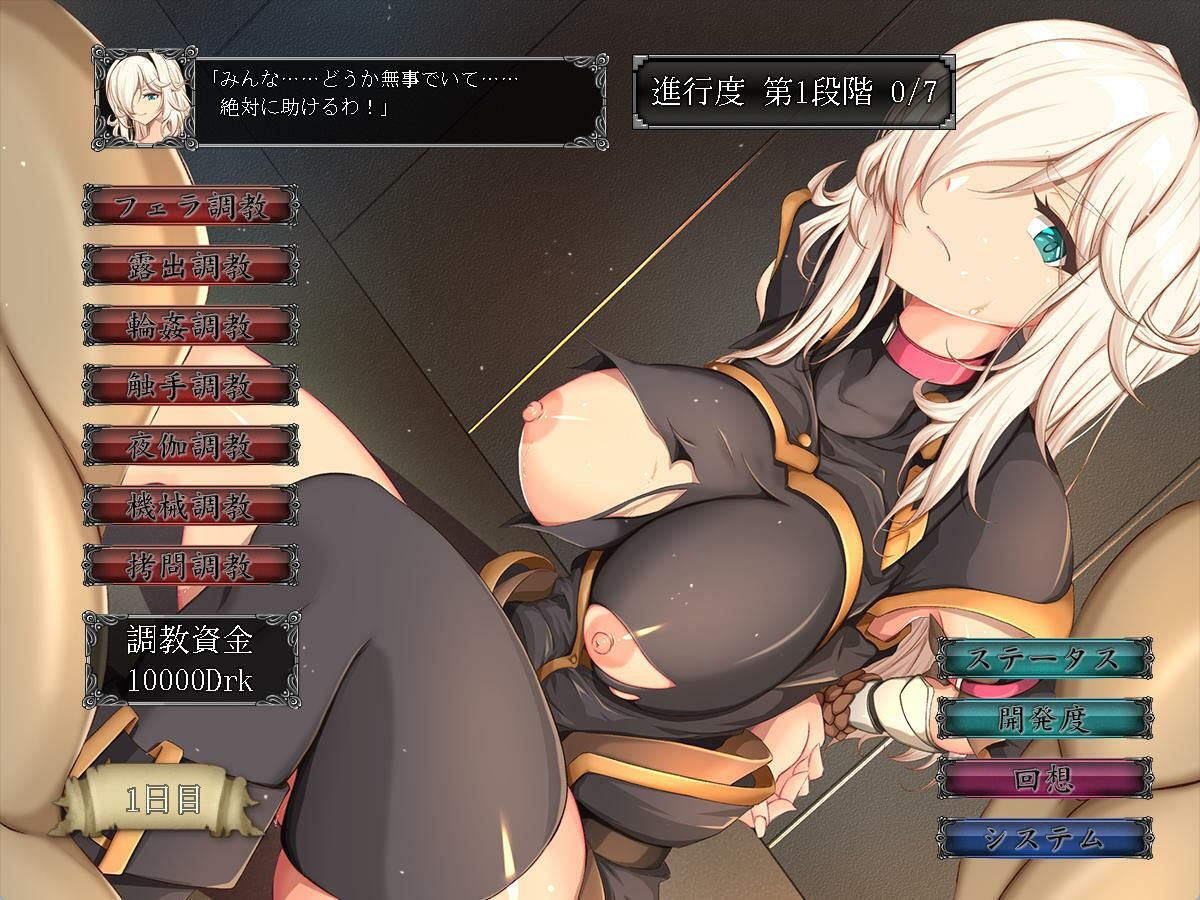Click the 輪姦調教 menu button

coord(190,326)
